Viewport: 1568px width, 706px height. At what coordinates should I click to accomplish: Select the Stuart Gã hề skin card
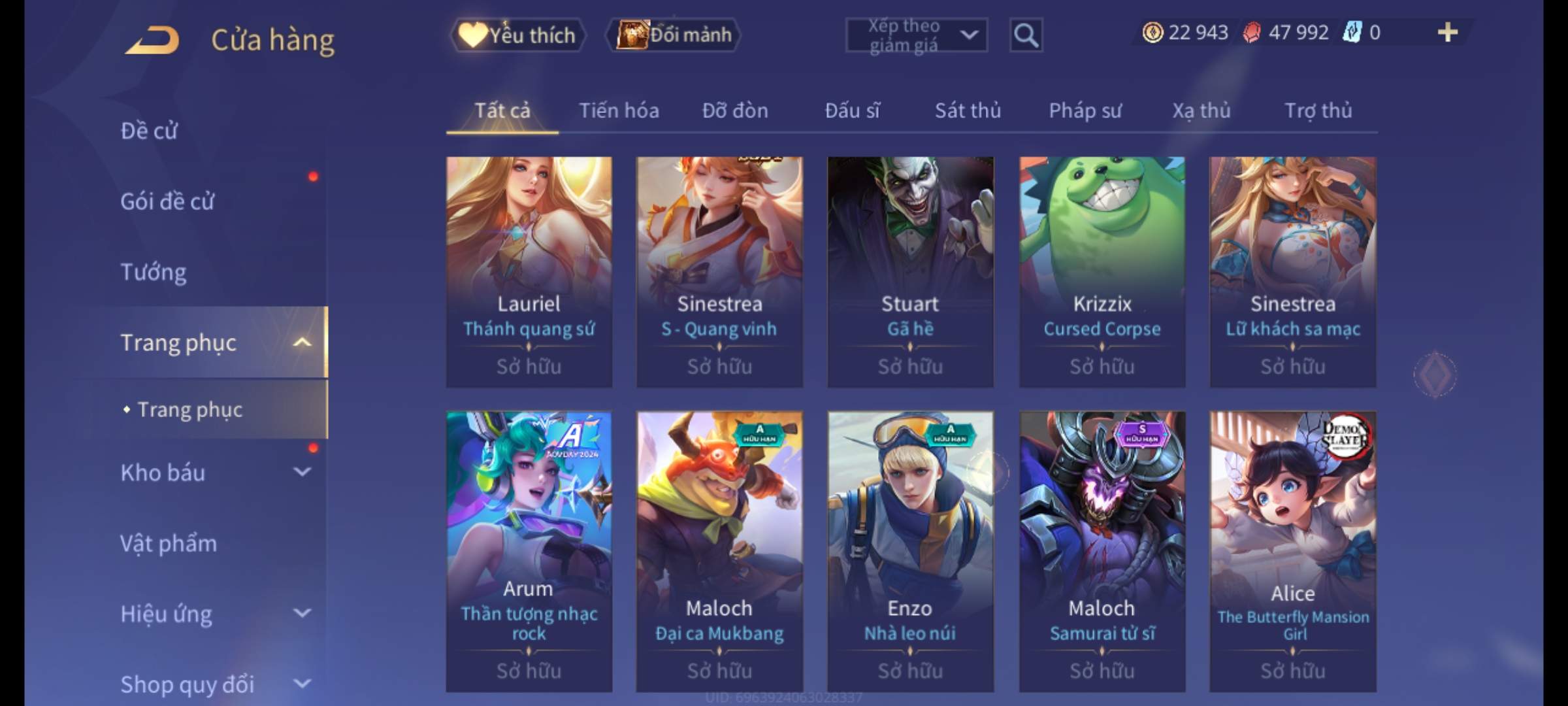[x=910, y=271]
